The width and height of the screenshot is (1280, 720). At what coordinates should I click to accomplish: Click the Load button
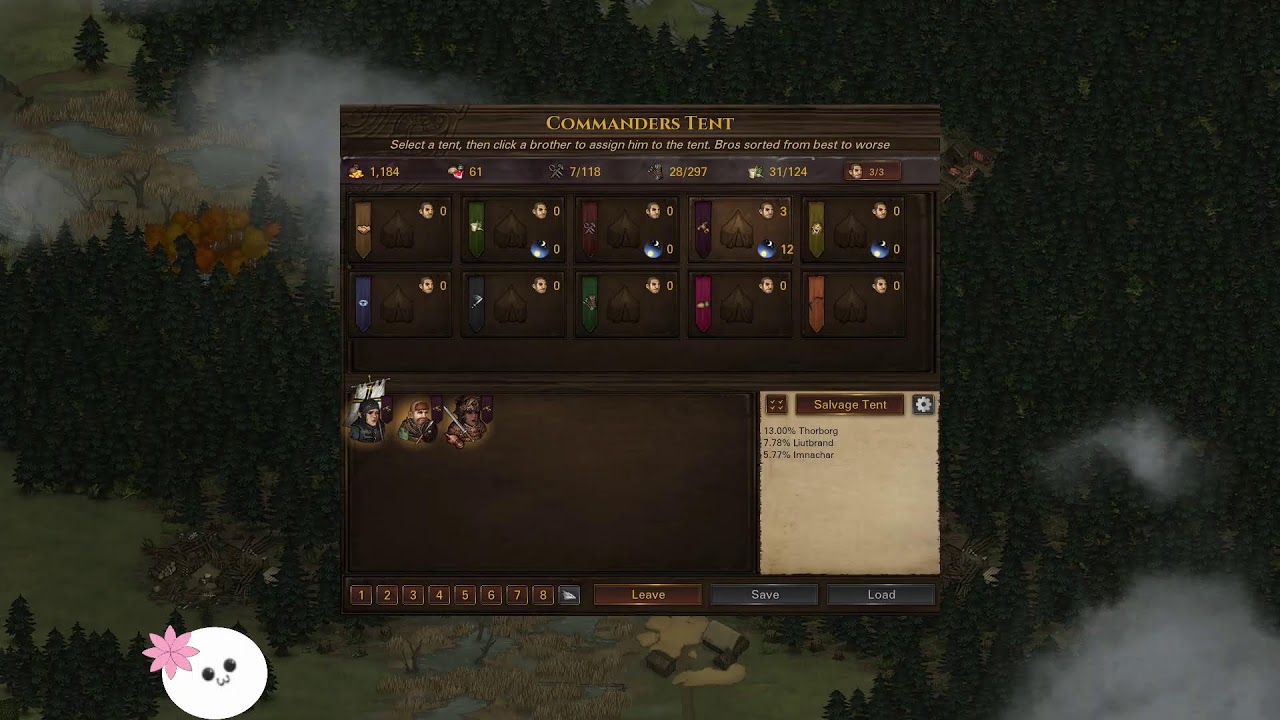point(881,595)
